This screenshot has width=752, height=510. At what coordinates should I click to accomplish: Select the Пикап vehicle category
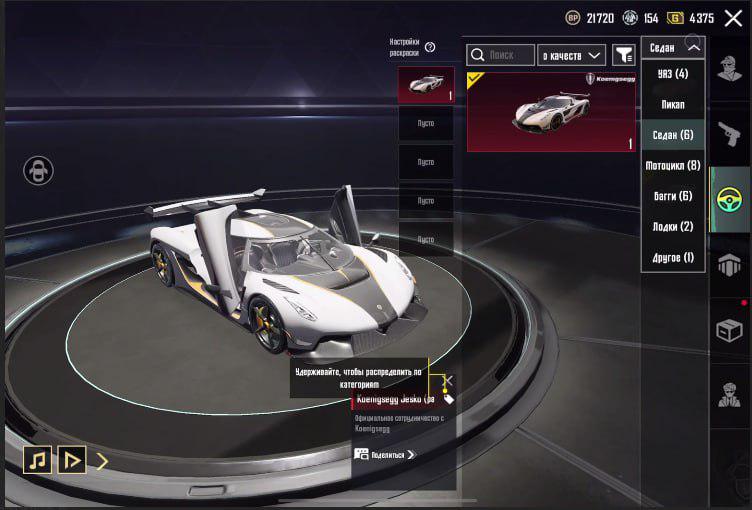673,104
